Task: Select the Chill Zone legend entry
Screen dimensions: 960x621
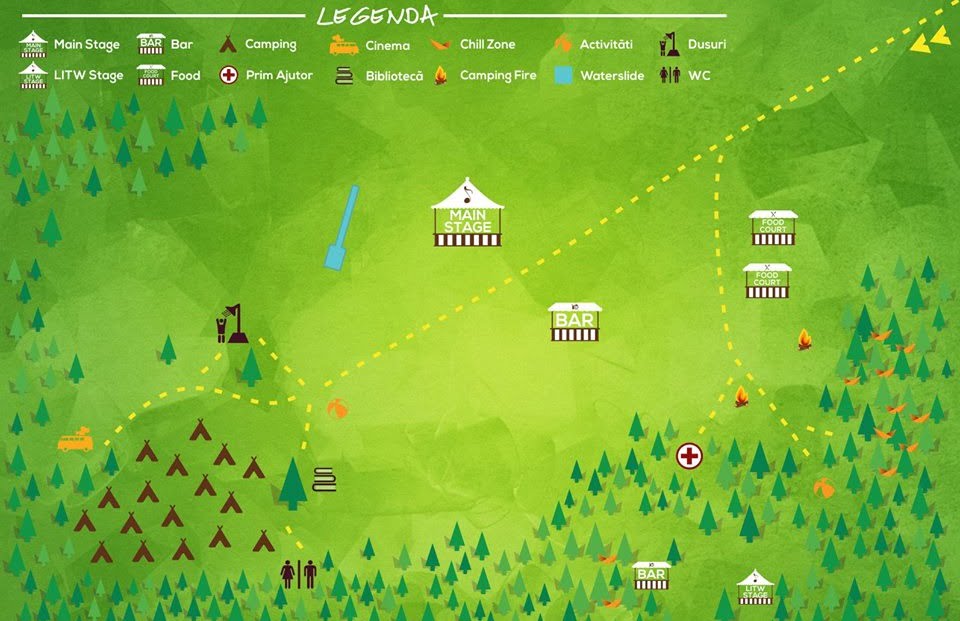Action: [474, 45]
